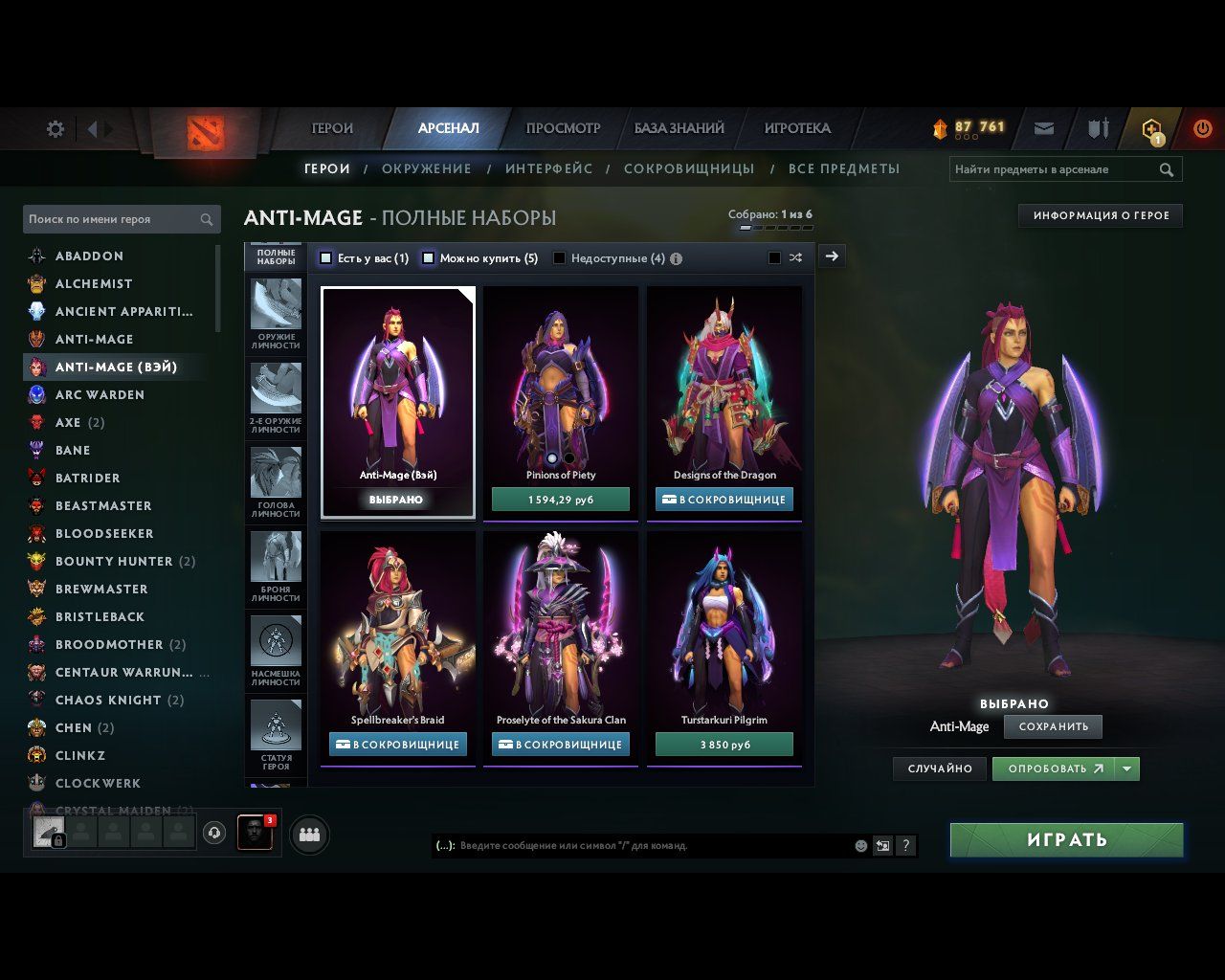Pick a random set with СЛУЧАЙНО
The width and height of the screenshot is (1225, 980).
[x=940, y=768]
